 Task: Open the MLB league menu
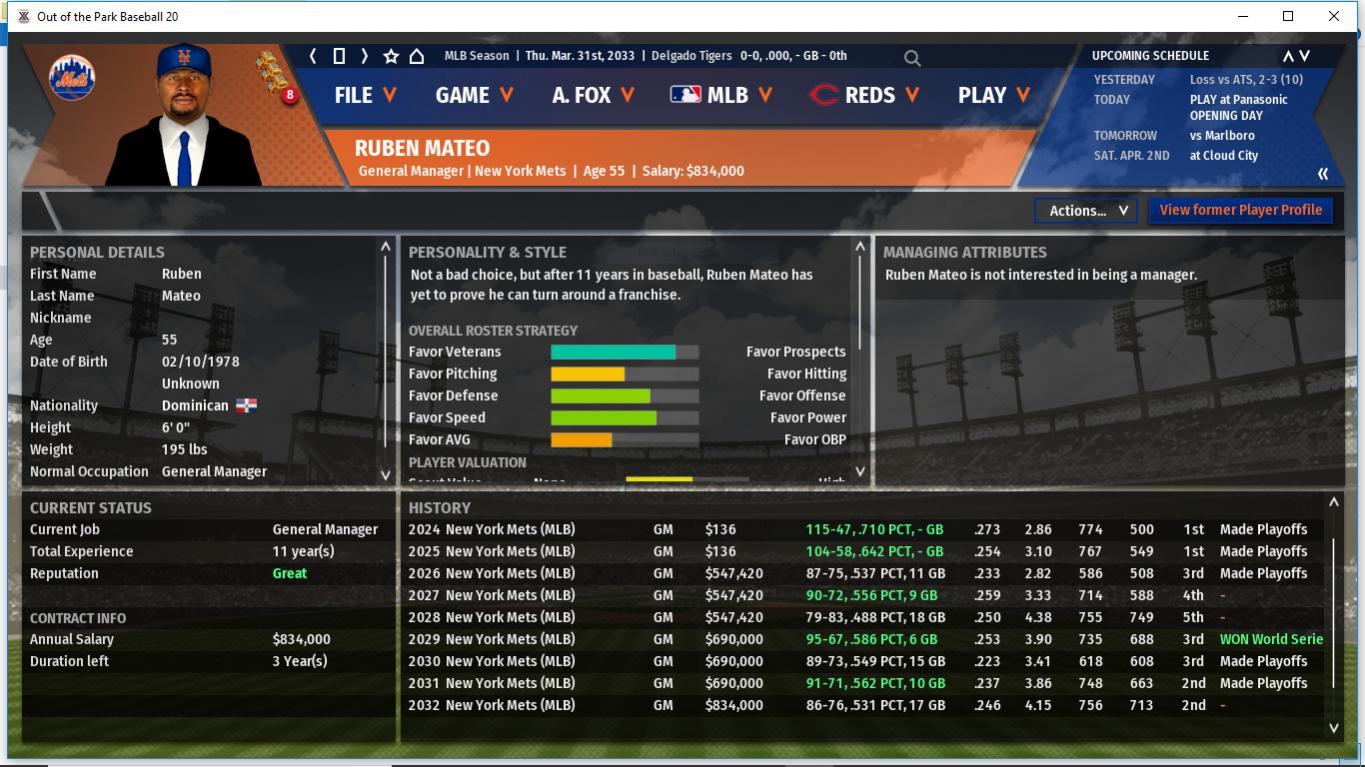pos(721,95)
